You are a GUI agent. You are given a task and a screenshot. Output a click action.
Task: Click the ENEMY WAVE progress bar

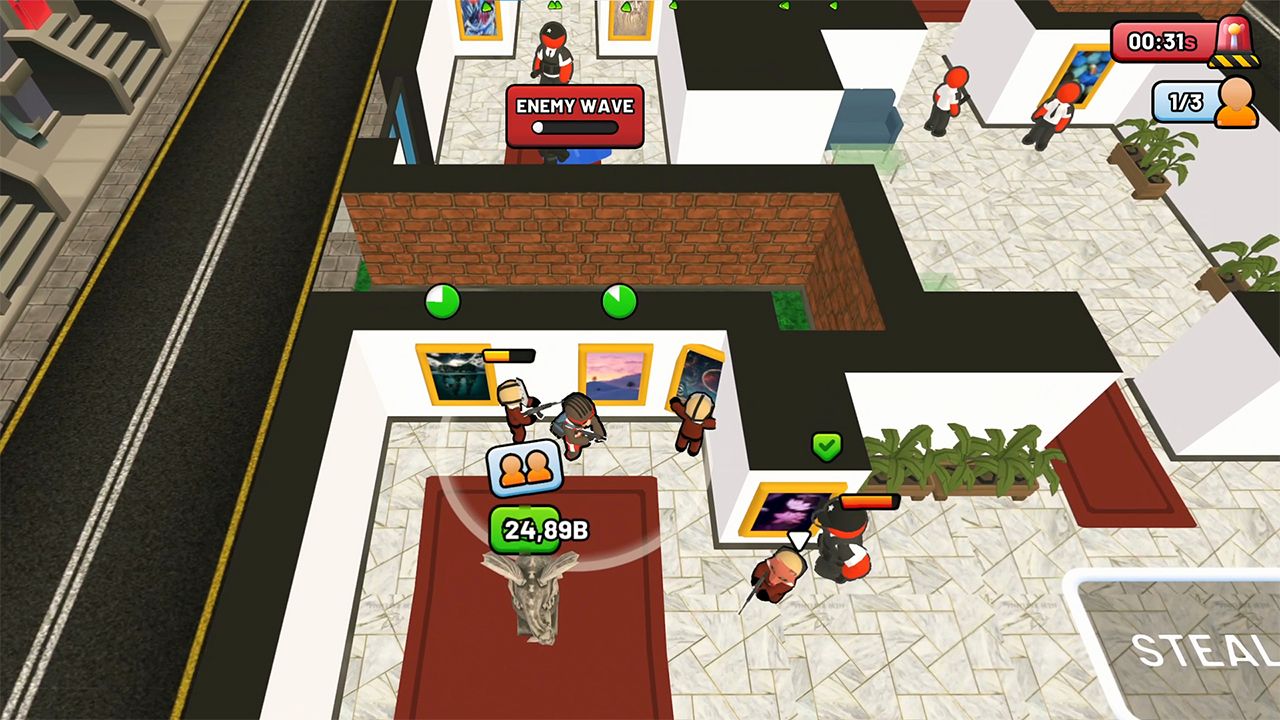coord(575,125)
